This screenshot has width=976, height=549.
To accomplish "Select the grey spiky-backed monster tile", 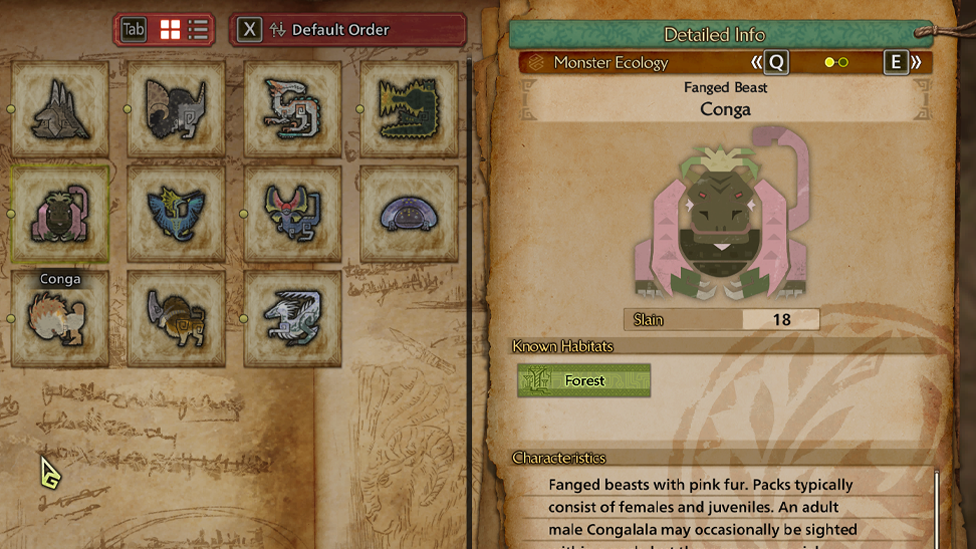I will [x=60, y=109].
